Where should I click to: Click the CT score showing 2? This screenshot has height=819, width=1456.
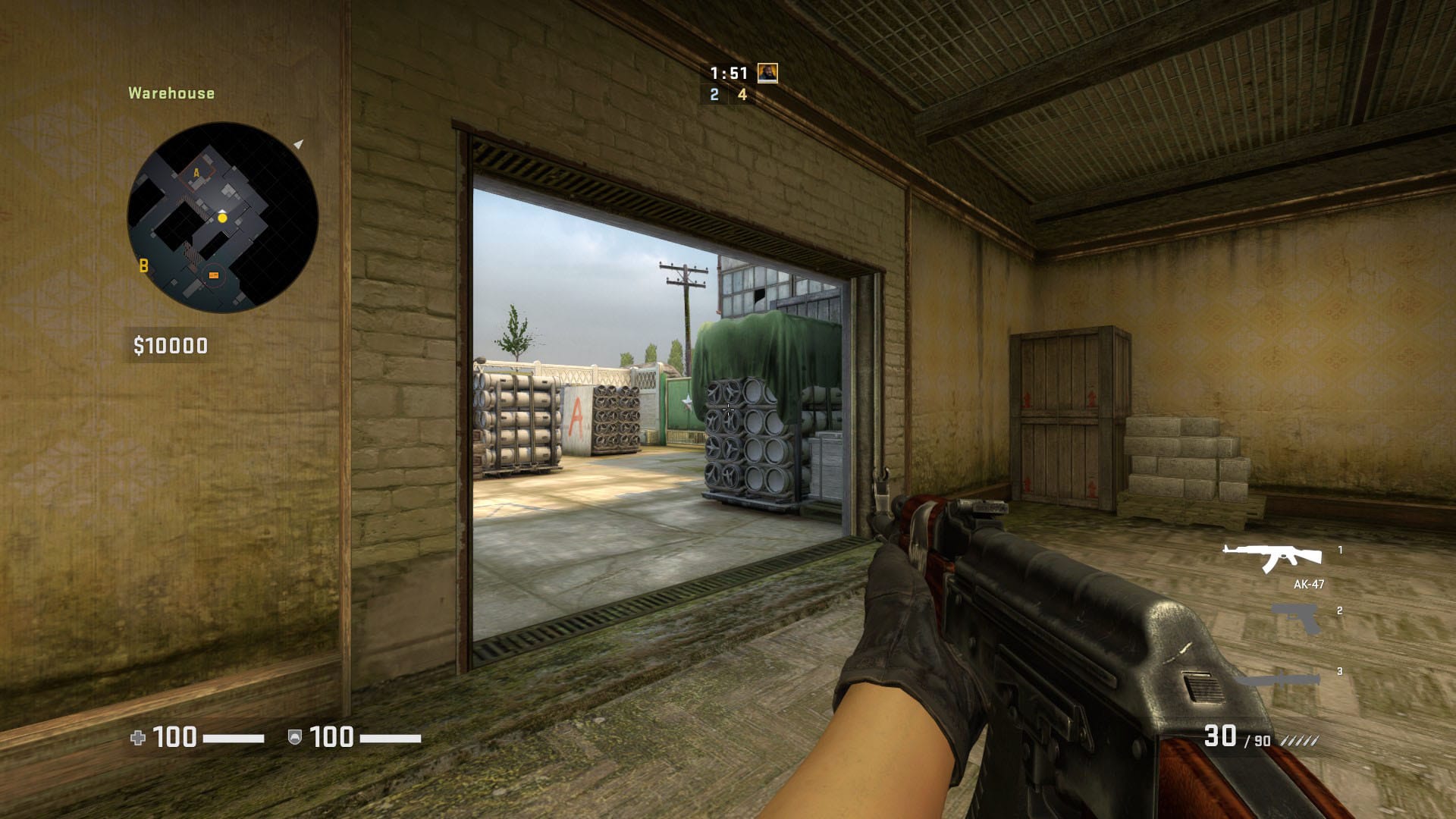[714, 96]
